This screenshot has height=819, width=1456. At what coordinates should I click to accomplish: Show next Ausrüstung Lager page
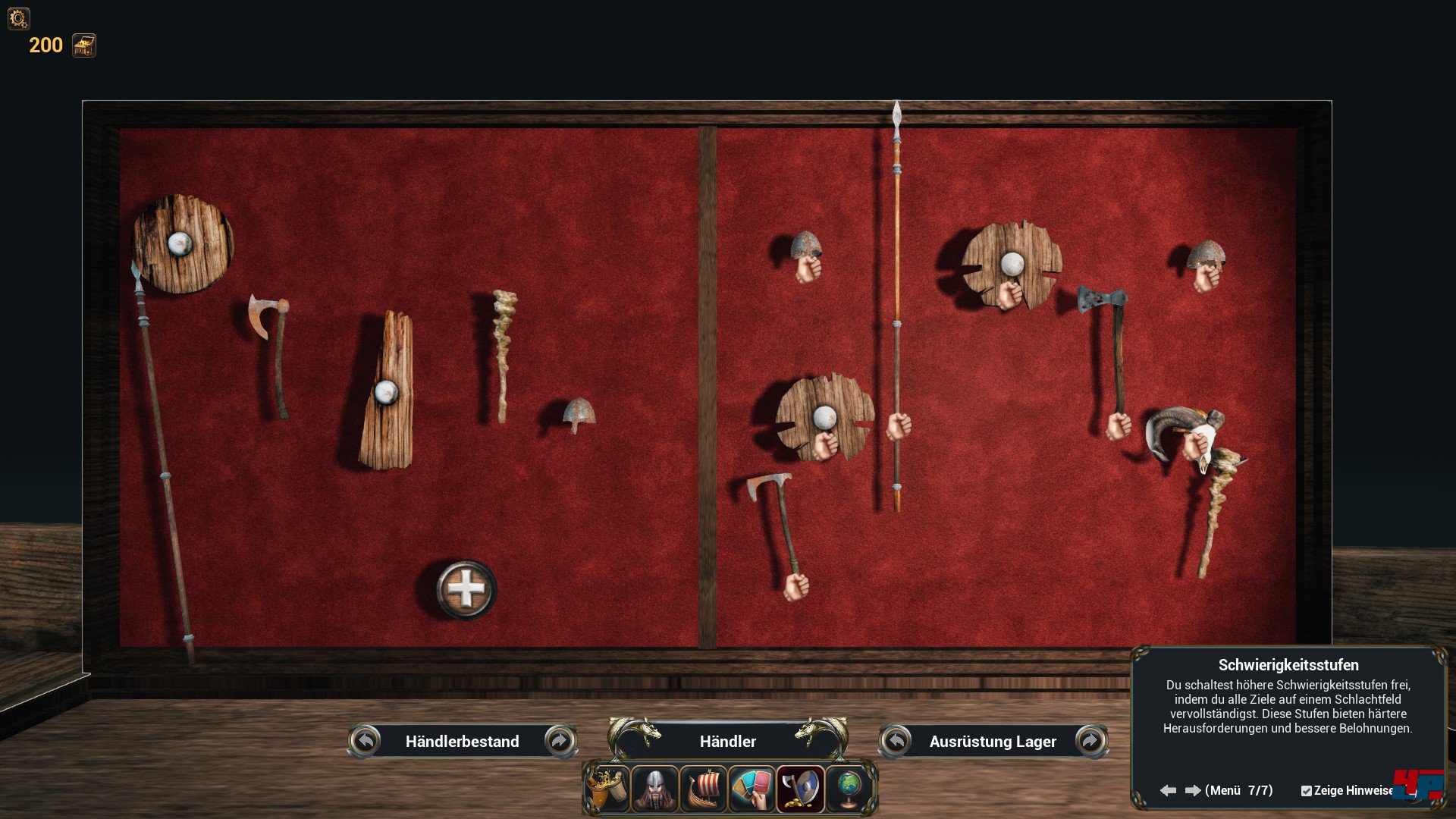(1090, 741)
